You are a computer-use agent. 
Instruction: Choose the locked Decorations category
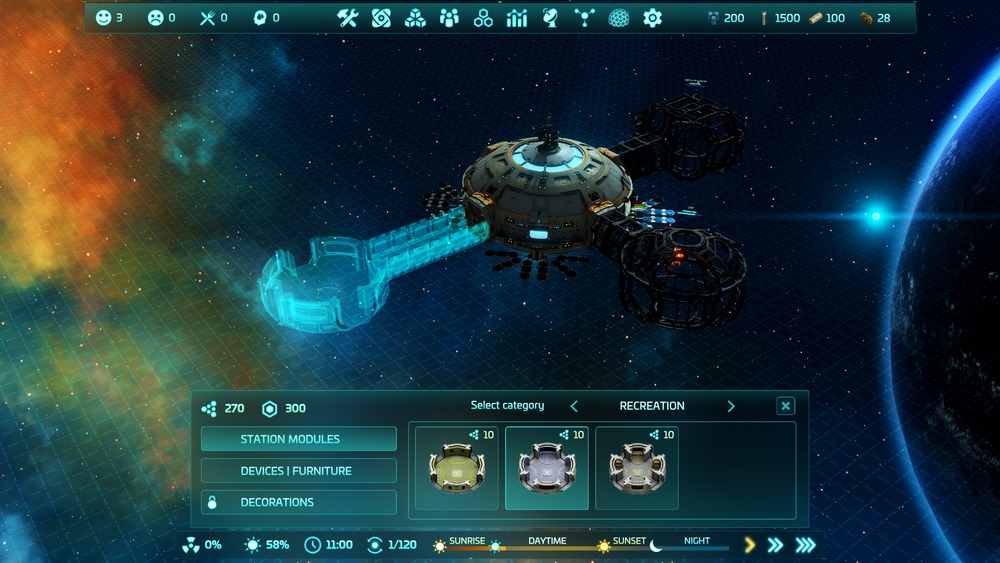tap(299, 502)
